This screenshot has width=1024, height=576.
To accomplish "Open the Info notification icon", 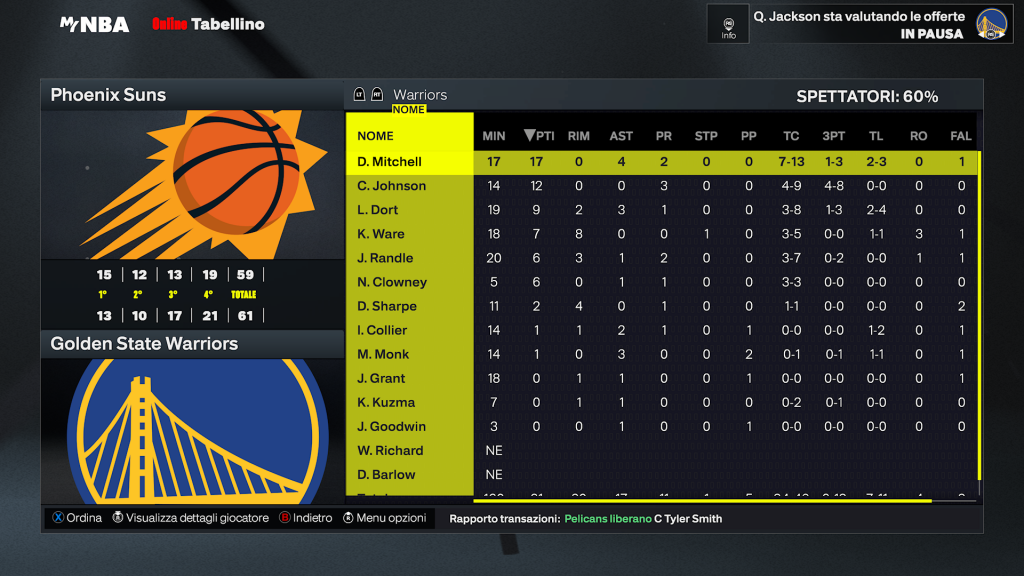I will [x=728, y=25].
